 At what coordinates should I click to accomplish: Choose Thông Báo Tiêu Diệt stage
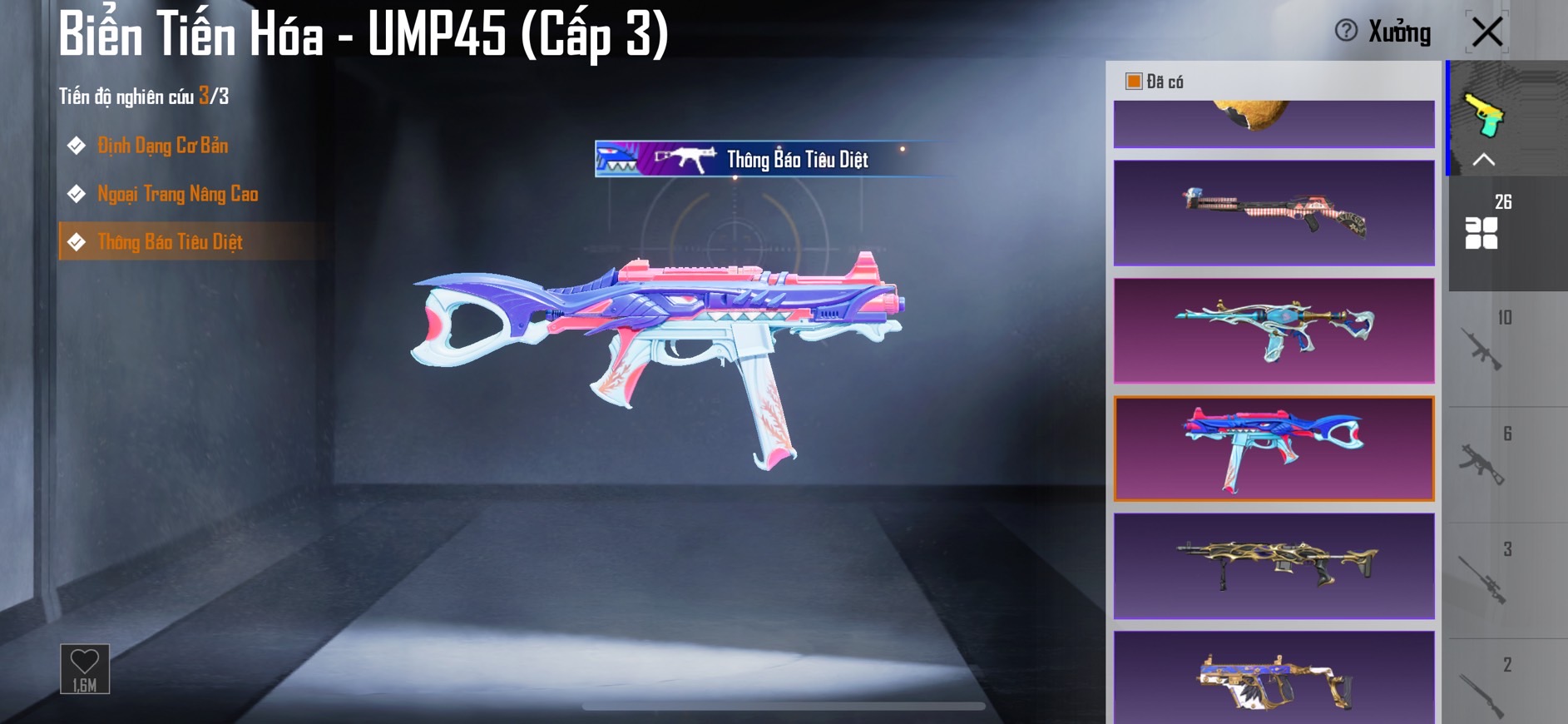point(170,242)
